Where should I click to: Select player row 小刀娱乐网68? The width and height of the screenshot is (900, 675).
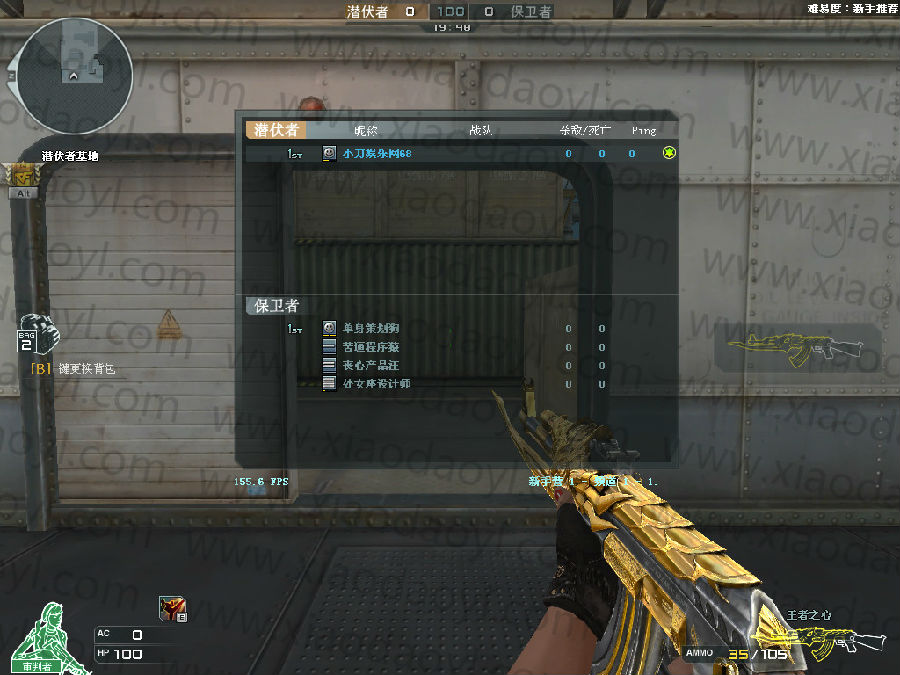click(376, 154)
